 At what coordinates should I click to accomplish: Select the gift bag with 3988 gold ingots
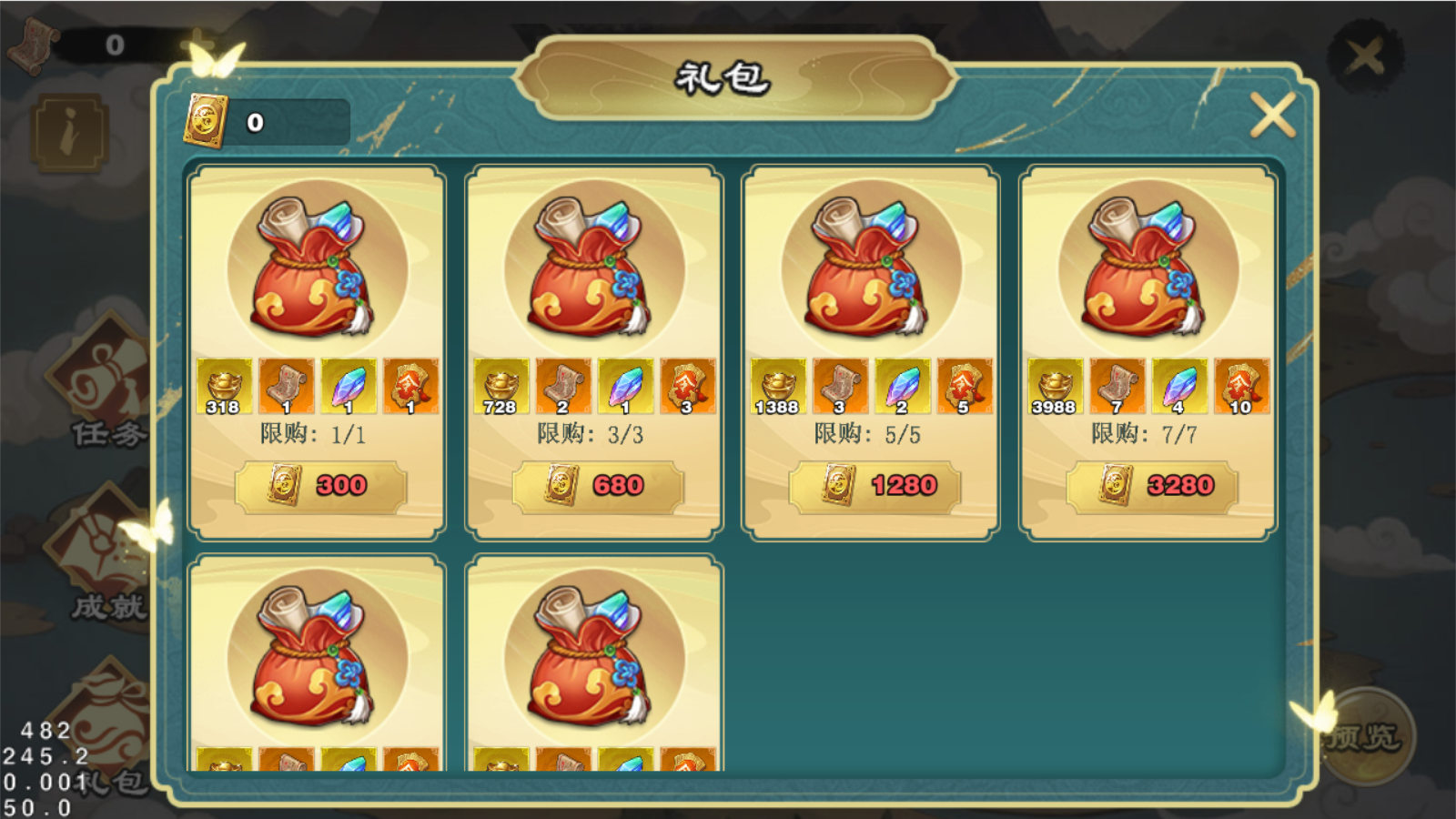point(1148,269)
